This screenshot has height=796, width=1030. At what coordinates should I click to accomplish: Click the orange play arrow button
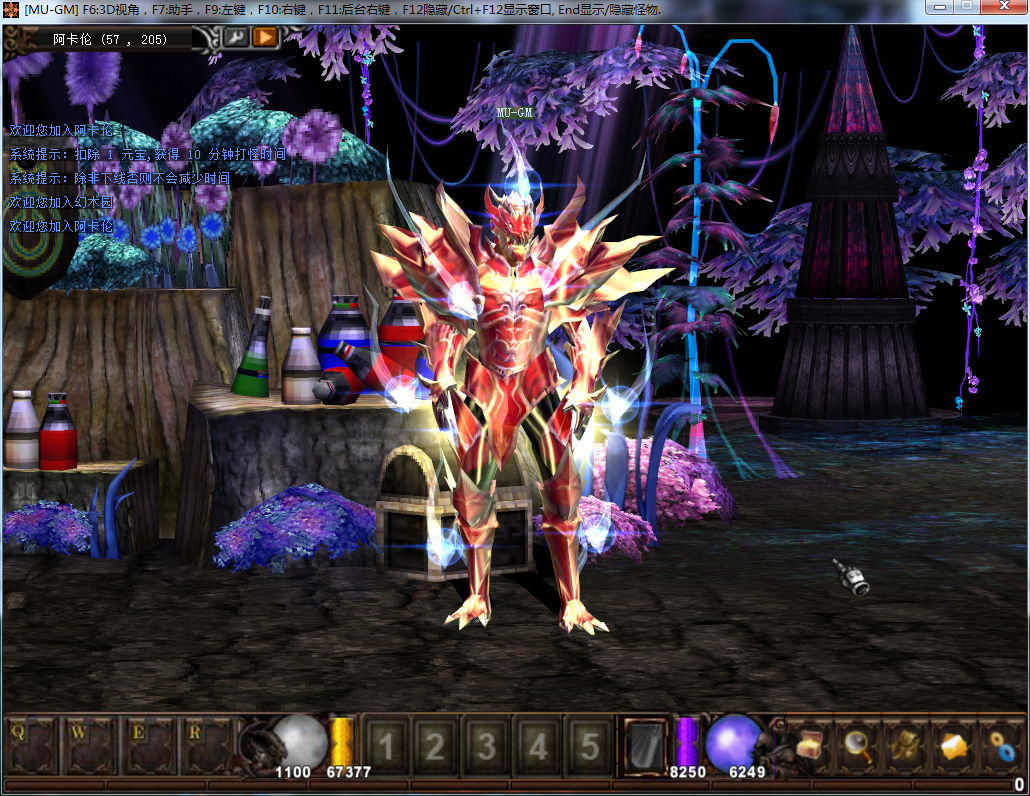(265, 38)
